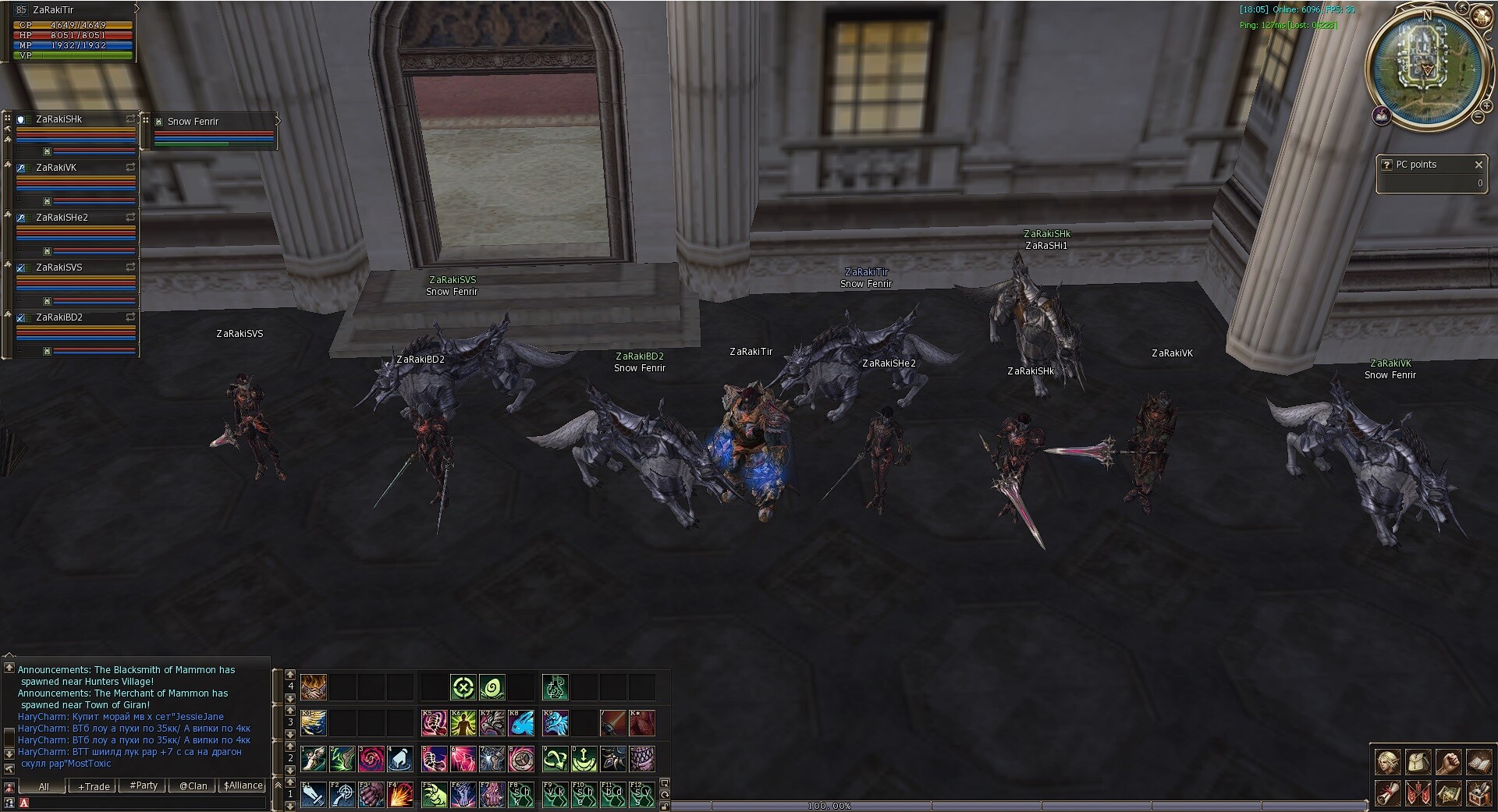This screenshot has width=1498, height=812.
Task: Use the F1 sword attack skill
Action: (314, 795)
